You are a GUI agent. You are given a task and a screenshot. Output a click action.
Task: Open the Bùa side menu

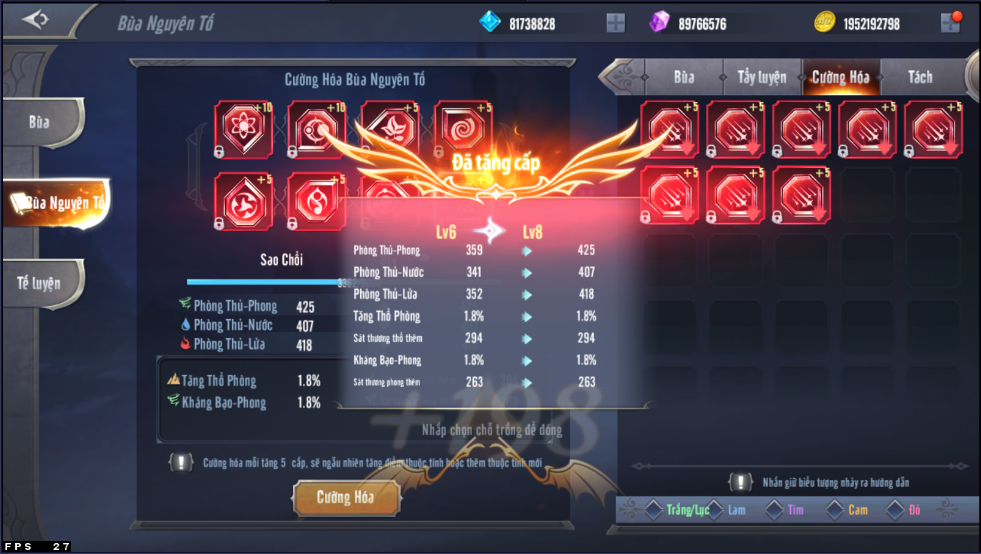point(40,123)
